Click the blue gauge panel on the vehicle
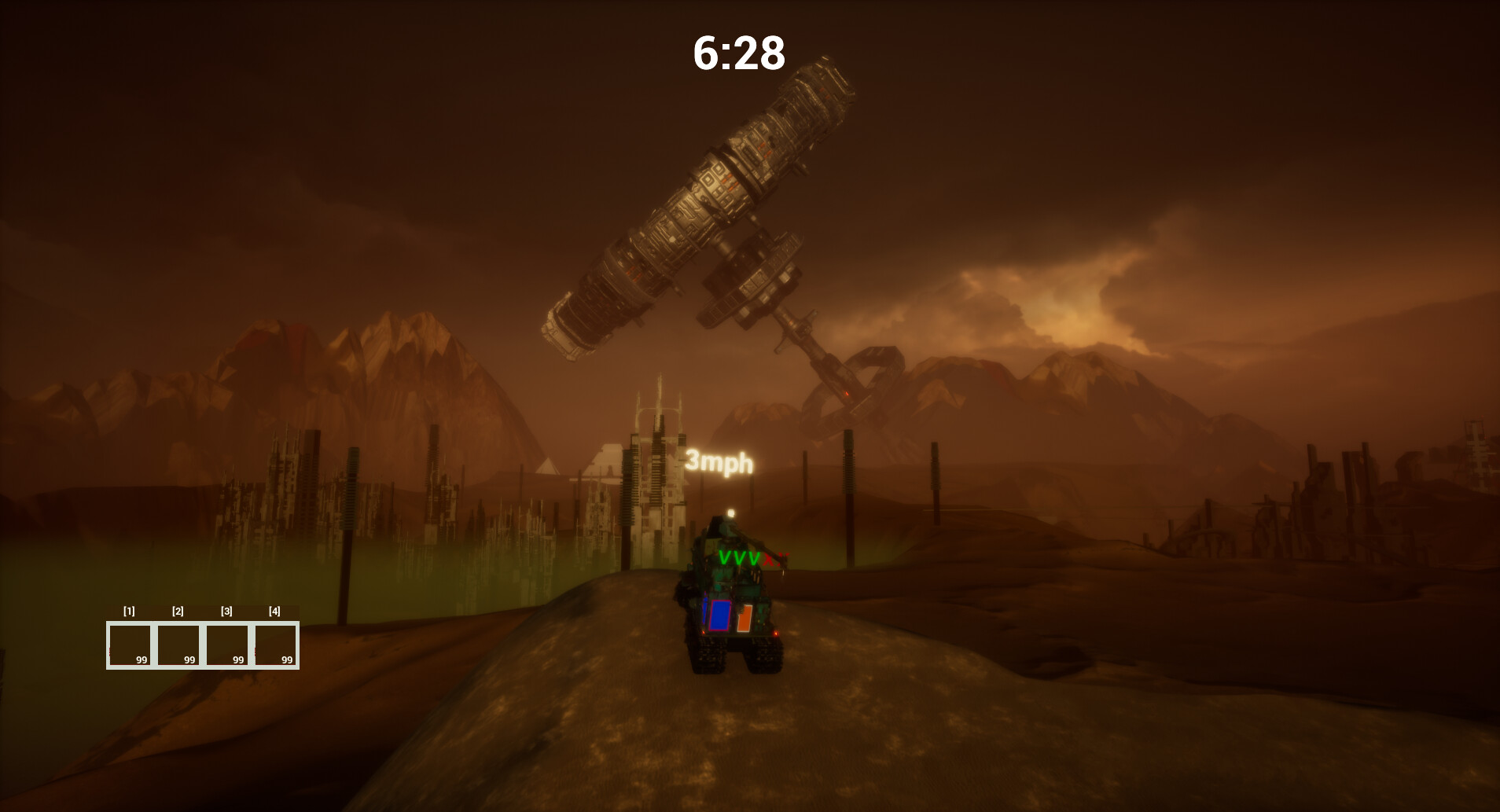The height and width of the screenshot is (812, 1500). [719, 615]
